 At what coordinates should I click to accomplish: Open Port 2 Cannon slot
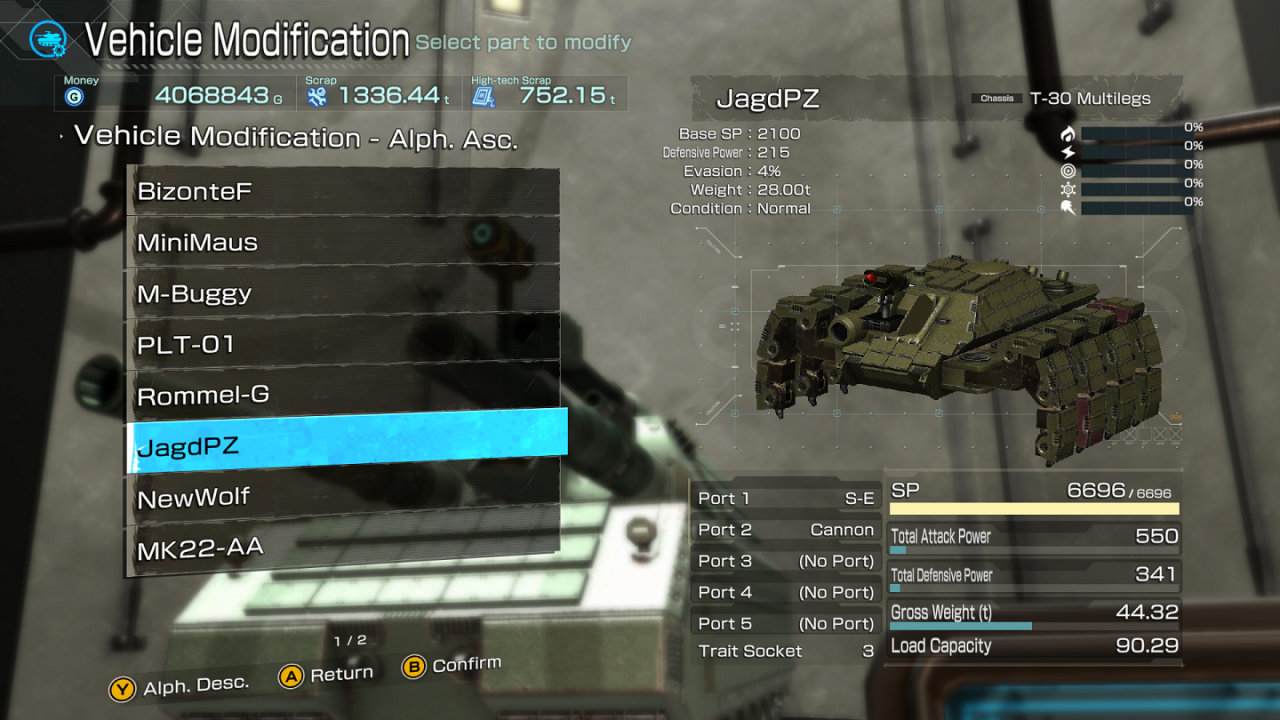pyautogui.click(x=786, y=530)
